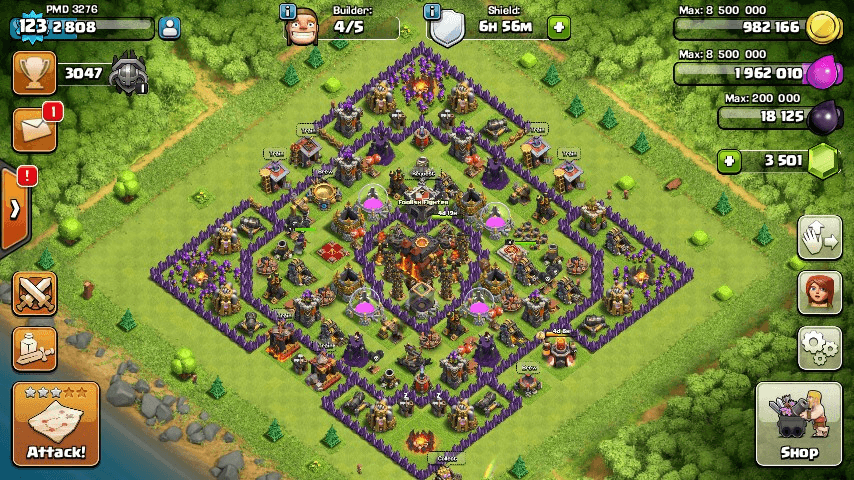
Task: Extend shield with the green plus button
Action: click(x=558, y=27)
